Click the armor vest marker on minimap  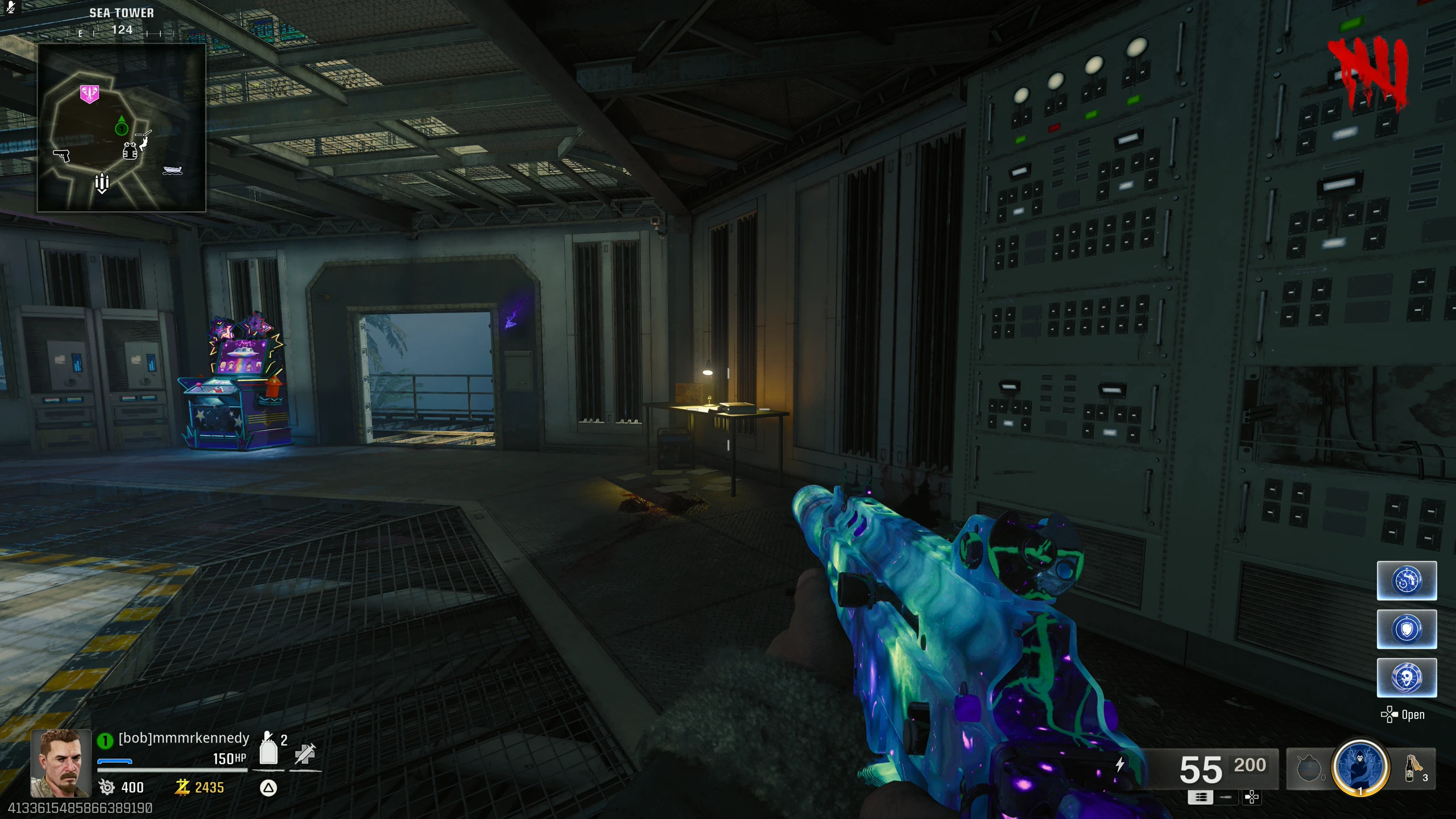130,151
